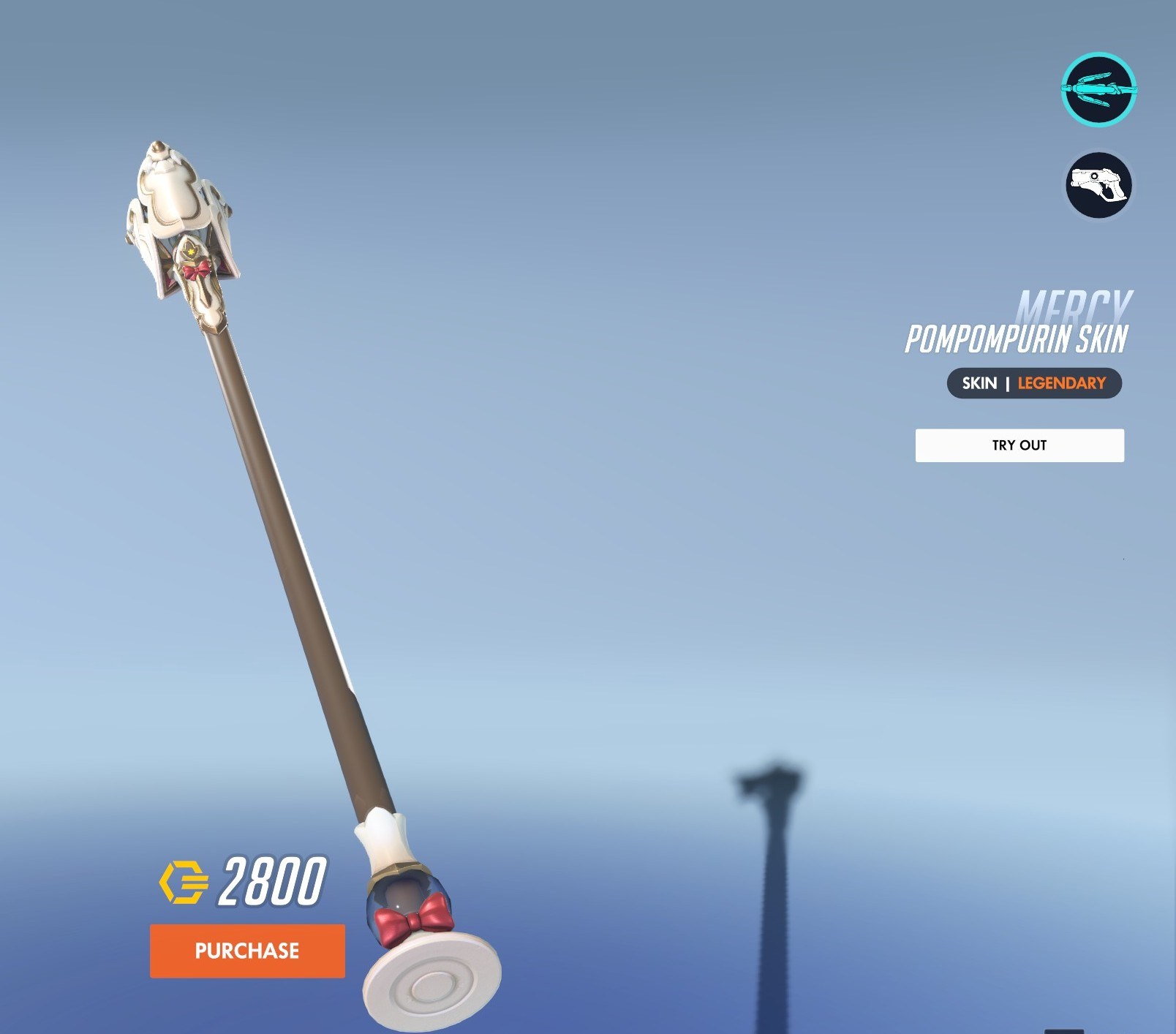Click the Try Out button

point(1019,445)
